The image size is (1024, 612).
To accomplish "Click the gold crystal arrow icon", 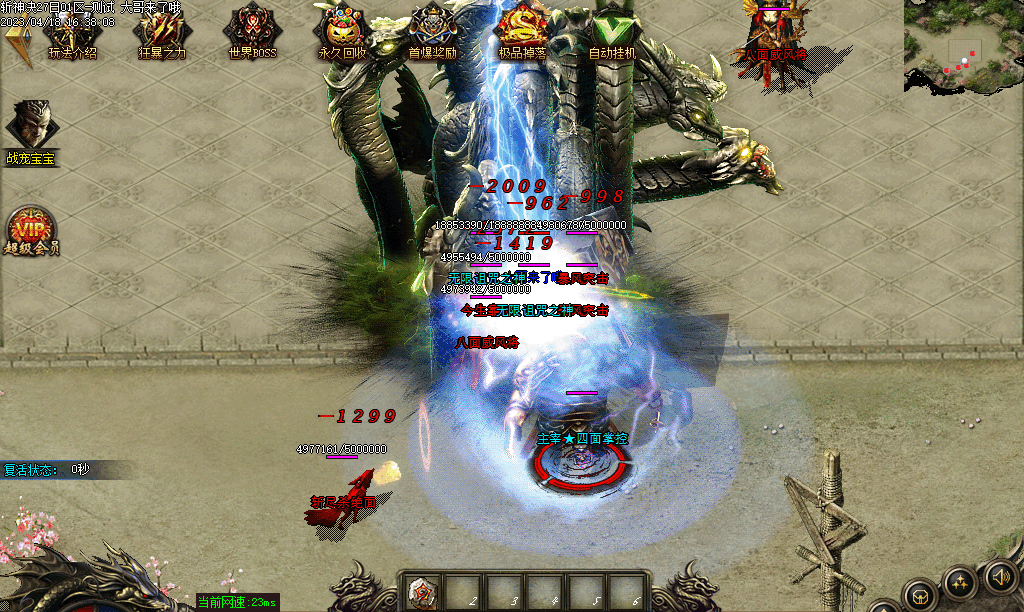I will pyautogui.click(x=18, y=44).
